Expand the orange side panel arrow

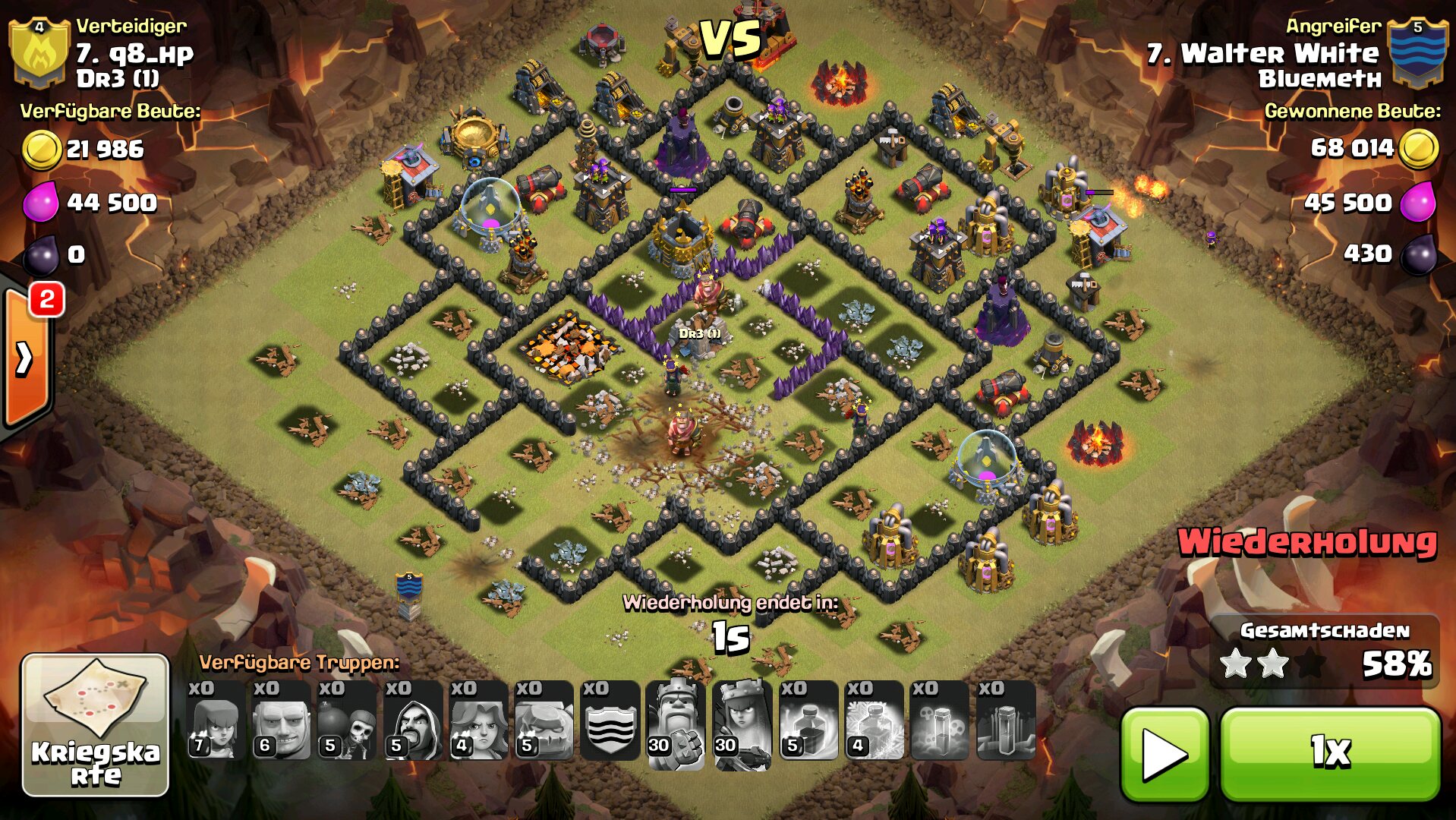coord(25,358)
